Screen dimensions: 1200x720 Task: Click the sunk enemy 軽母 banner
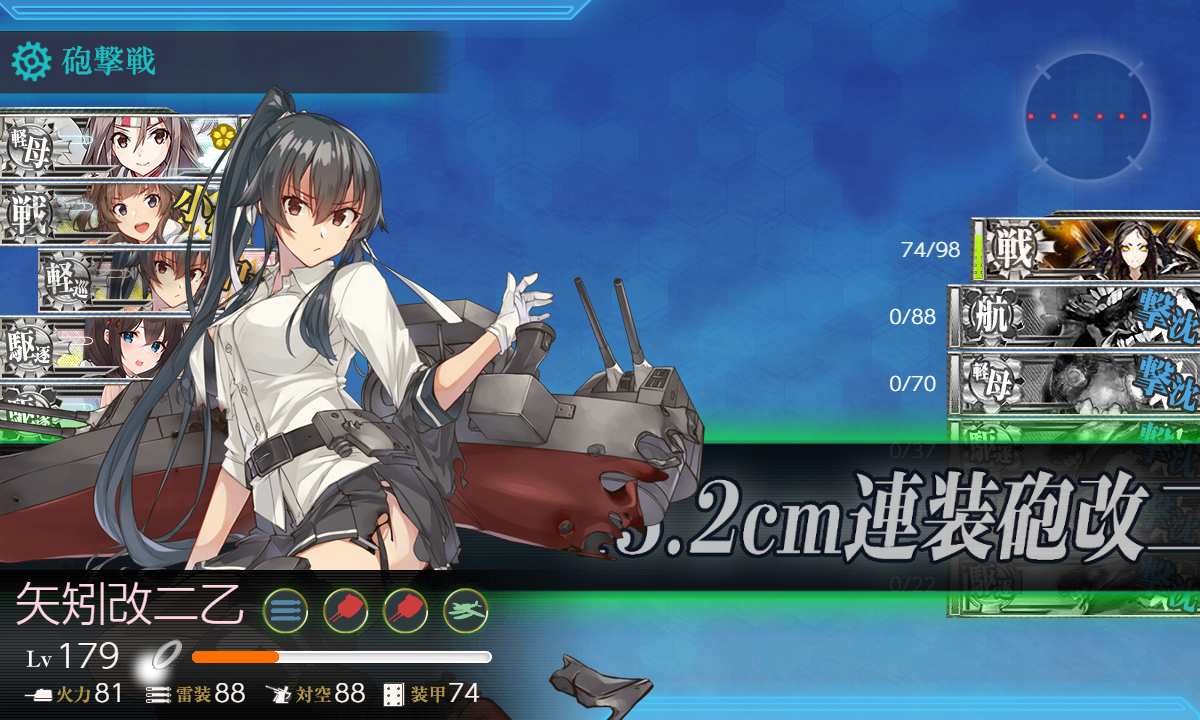coord(1075,383)
